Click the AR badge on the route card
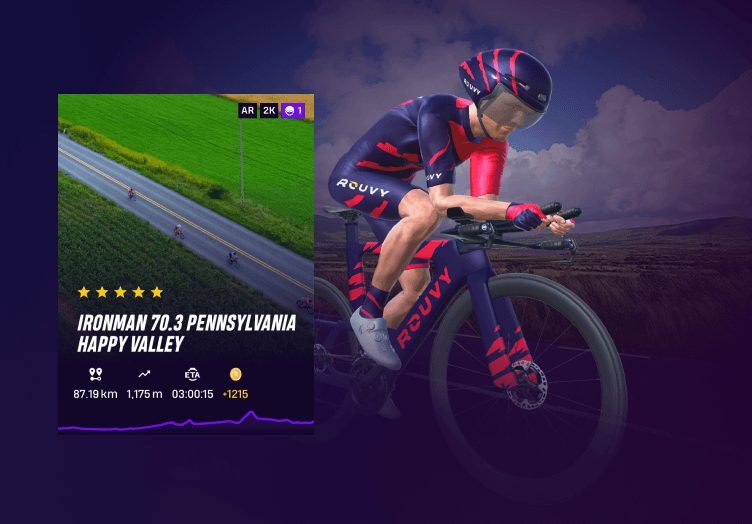Viewport: 752px width, 524px height. point(247,110)
